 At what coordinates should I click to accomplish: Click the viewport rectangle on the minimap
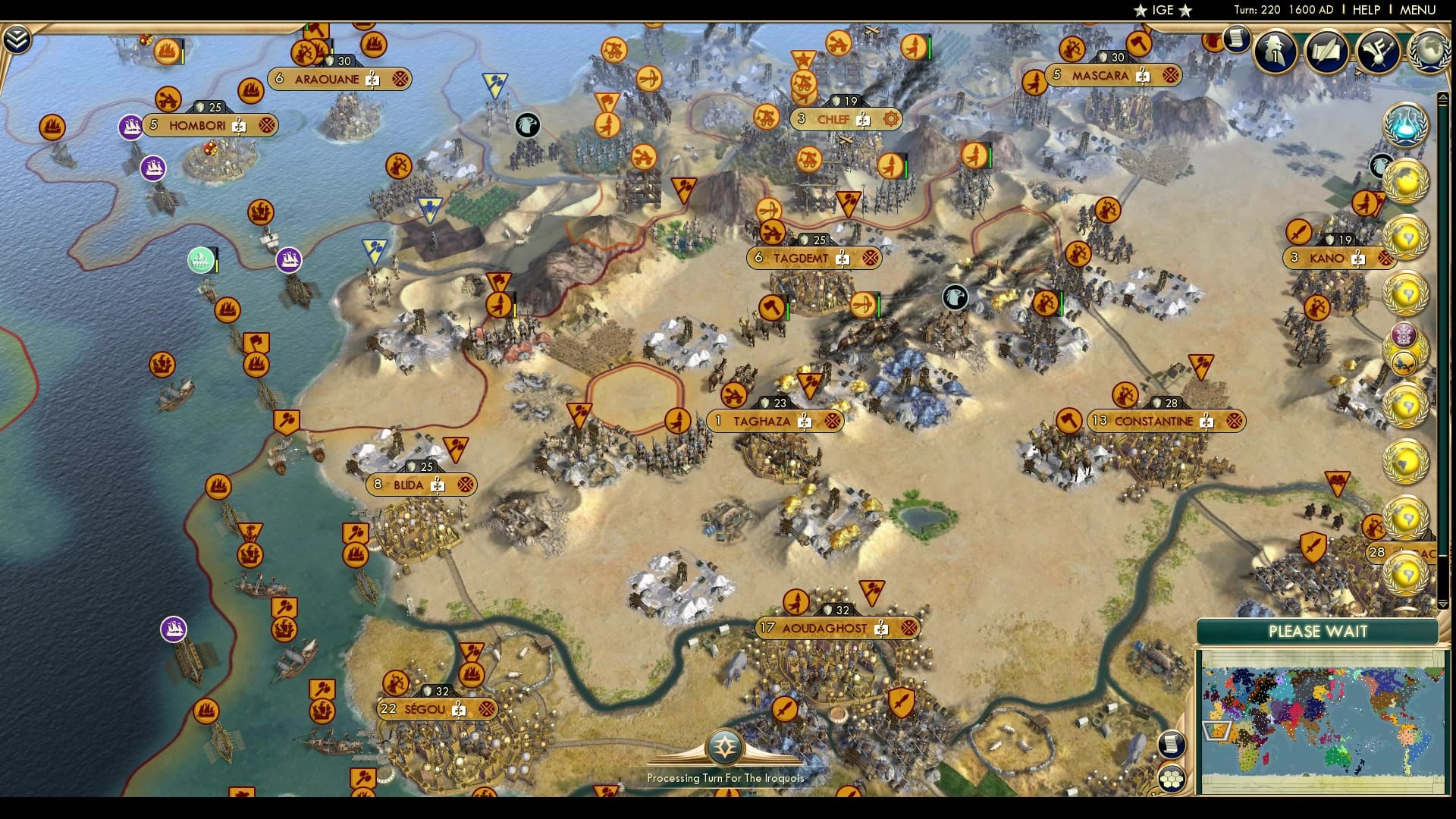point(1215,730)
